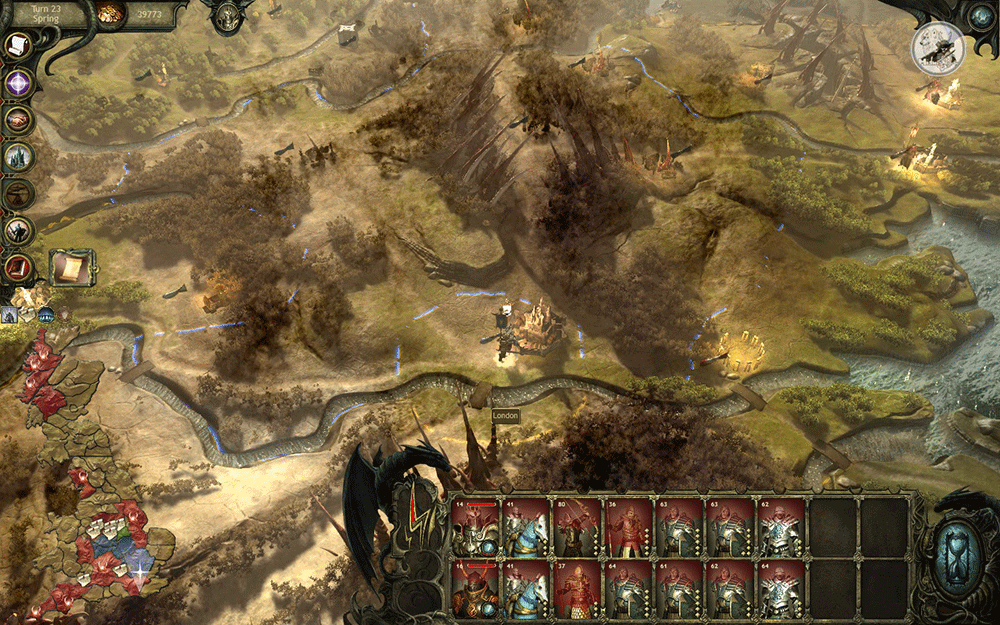
Task: Click the purple crosshair orb button
Action: click(18, 82)
